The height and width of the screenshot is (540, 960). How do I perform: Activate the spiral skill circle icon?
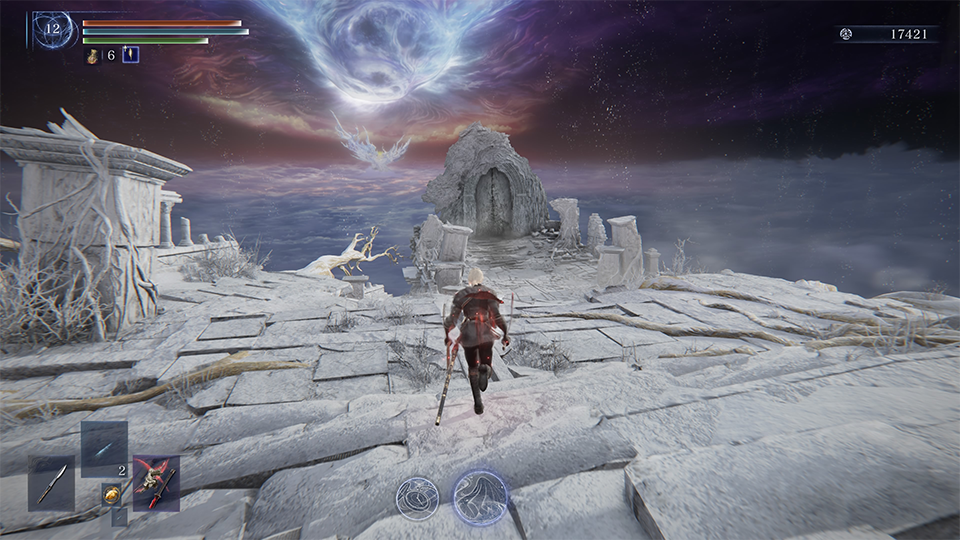point(416,497)
